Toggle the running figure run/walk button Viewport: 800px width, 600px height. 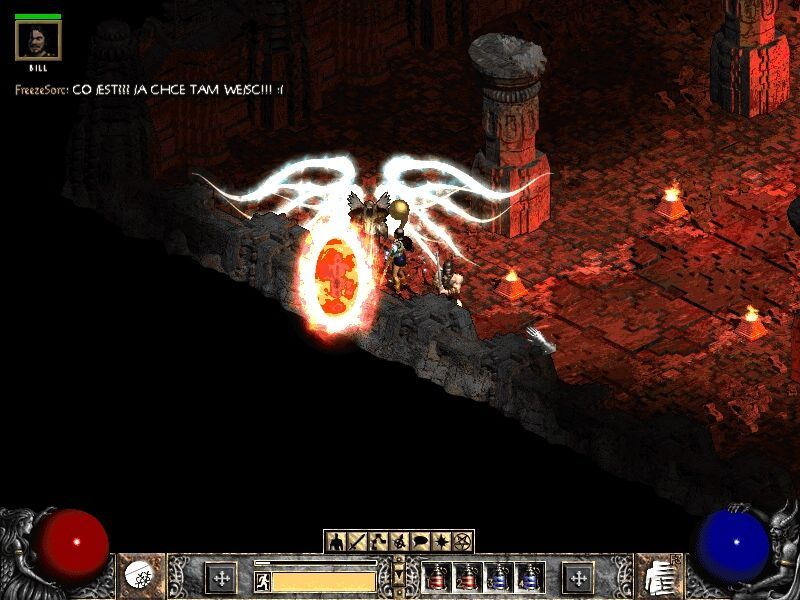pos(263,579)
